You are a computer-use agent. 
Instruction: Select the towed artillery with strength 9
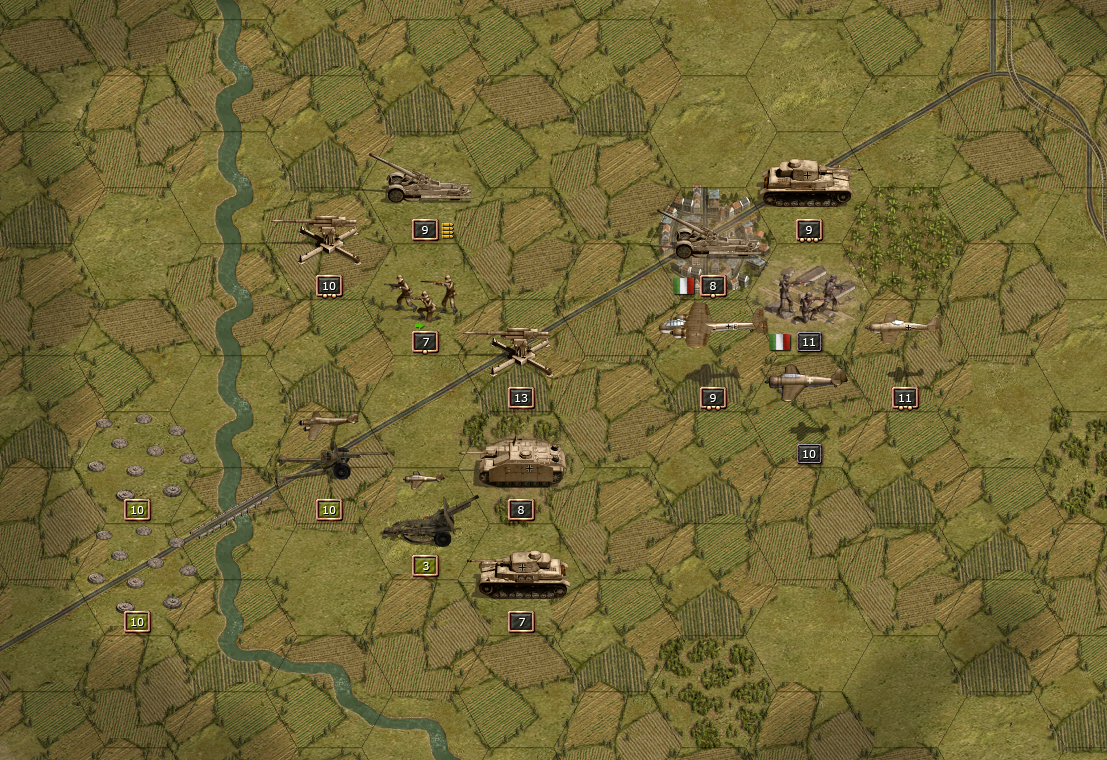[x=422, y=181]
